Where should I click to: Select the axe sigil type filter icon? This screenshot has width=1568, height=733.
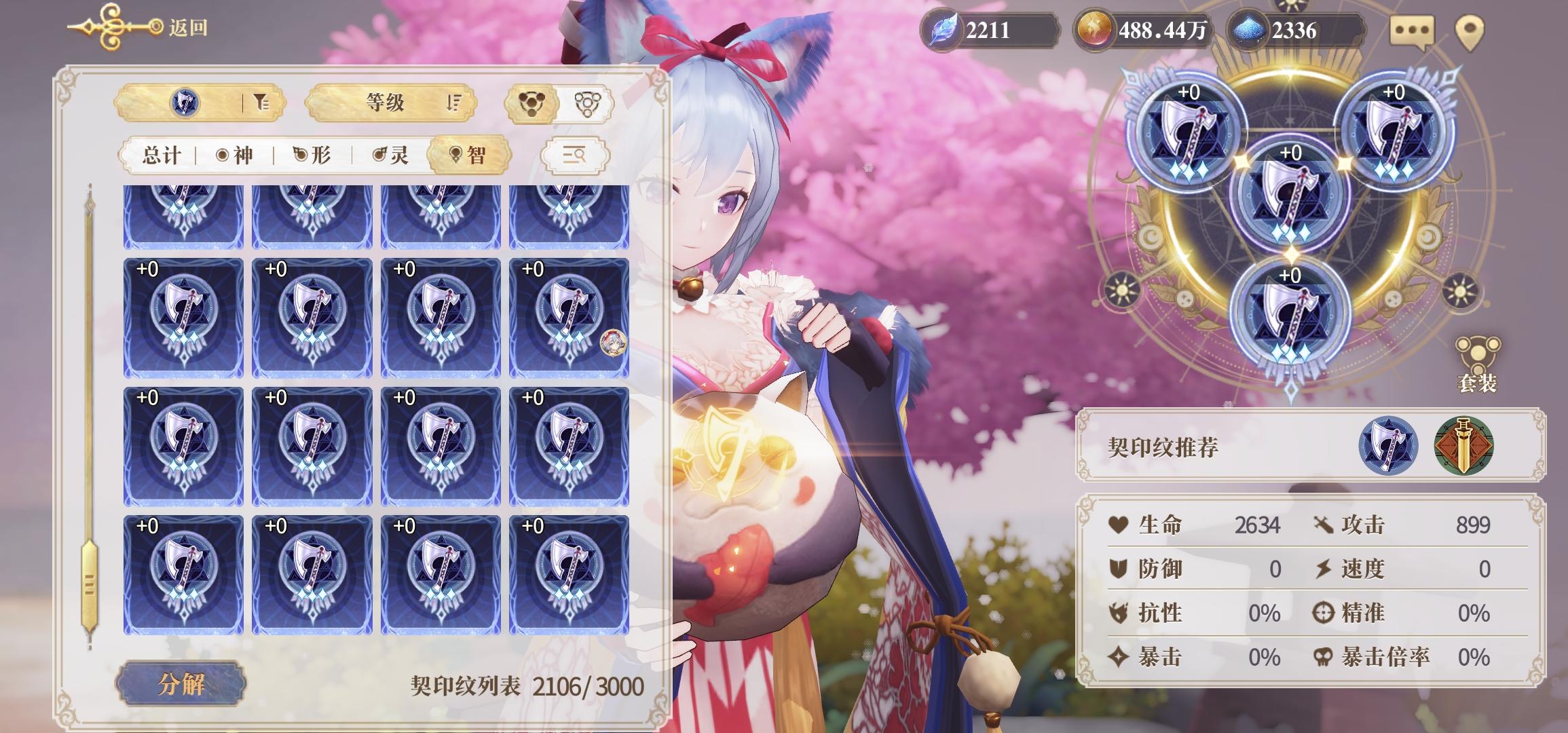[185, 103]
